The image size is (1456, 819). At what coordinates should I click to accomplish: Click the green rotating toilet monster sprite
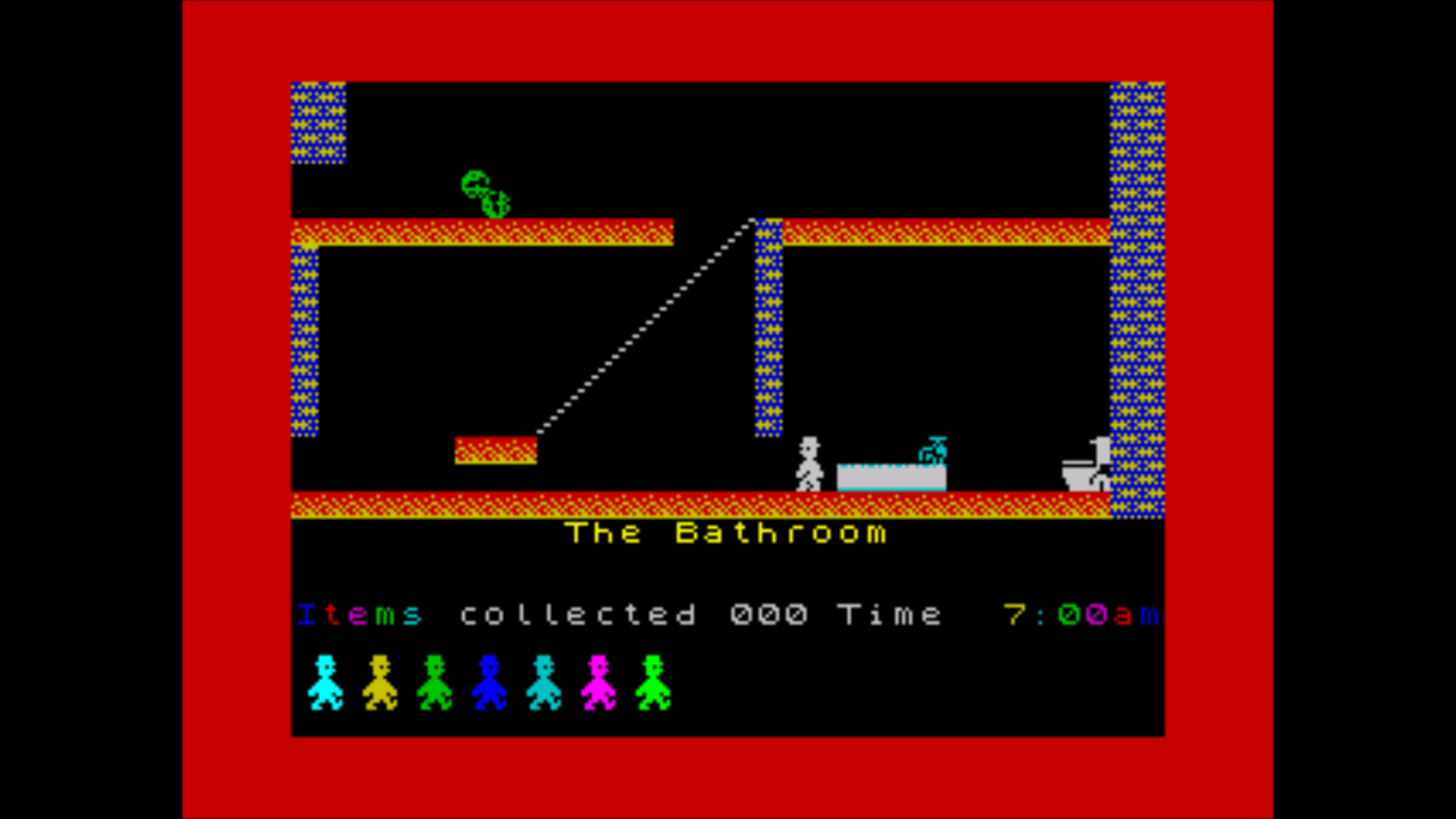coord(487,196)
